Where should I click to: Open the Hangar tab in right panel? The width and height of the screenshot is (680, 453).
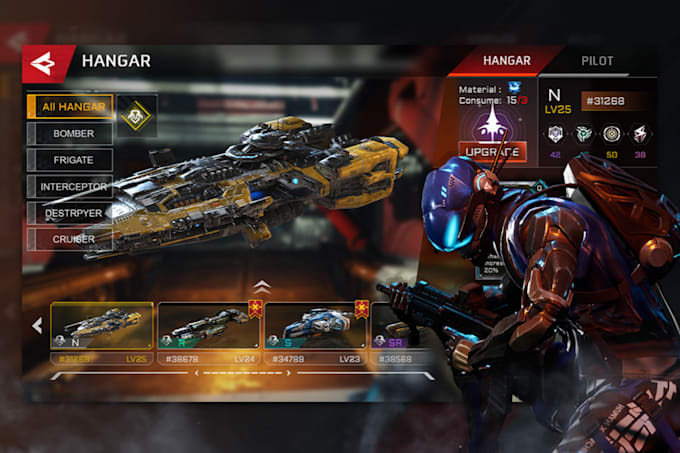pyautogui.click(x=506, y=61)
